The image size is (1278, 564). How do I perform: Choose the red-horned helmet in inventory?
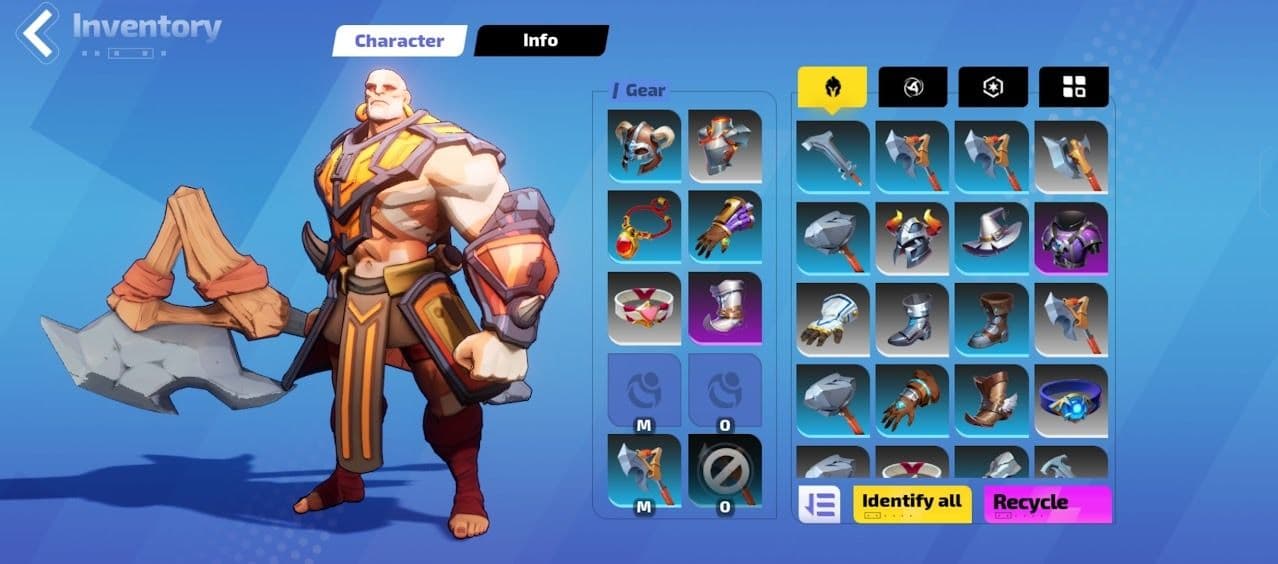coord(912,238)
